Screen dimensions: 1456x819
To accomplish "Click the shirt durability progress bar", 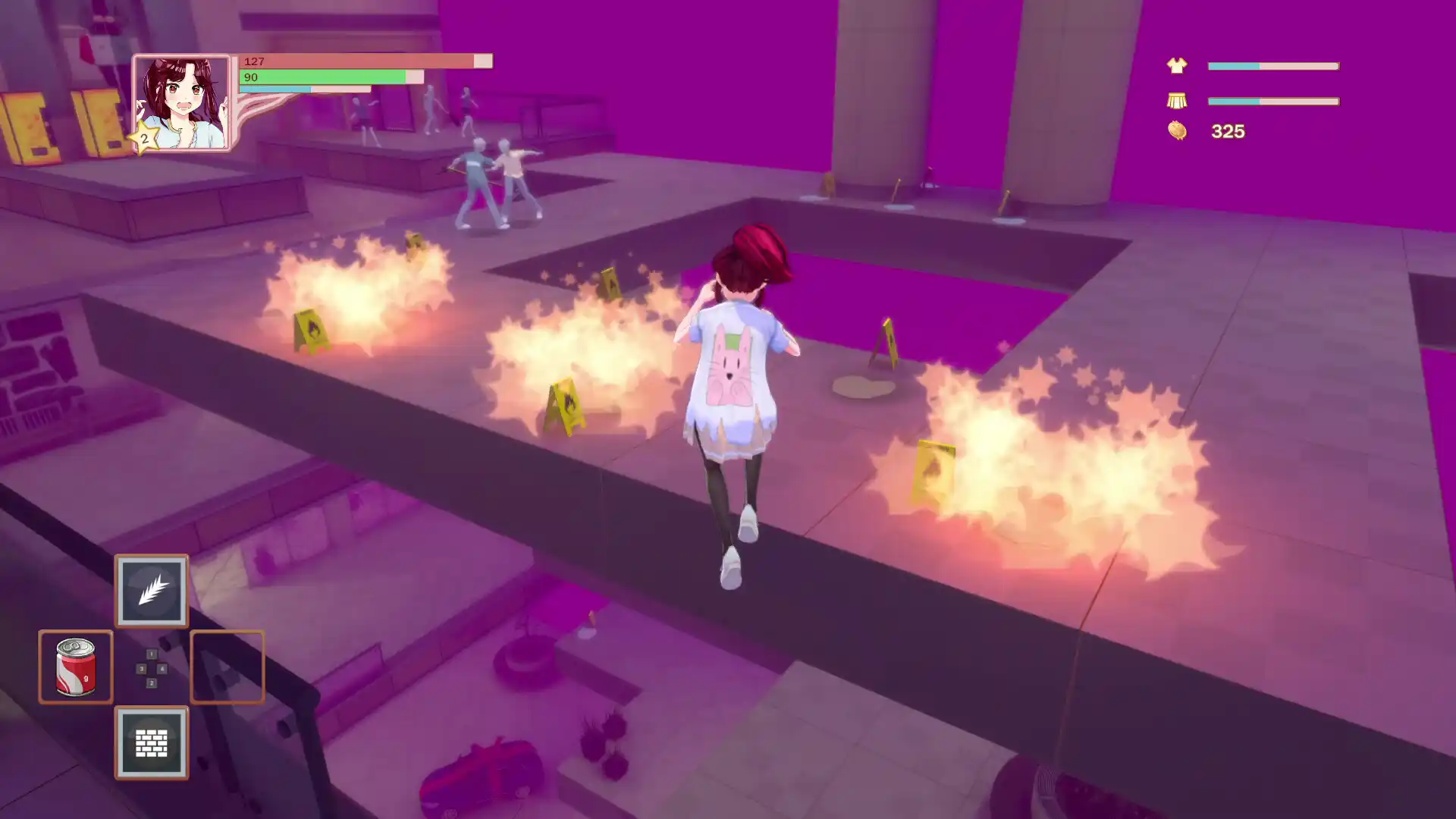I will click(1274, 66).
